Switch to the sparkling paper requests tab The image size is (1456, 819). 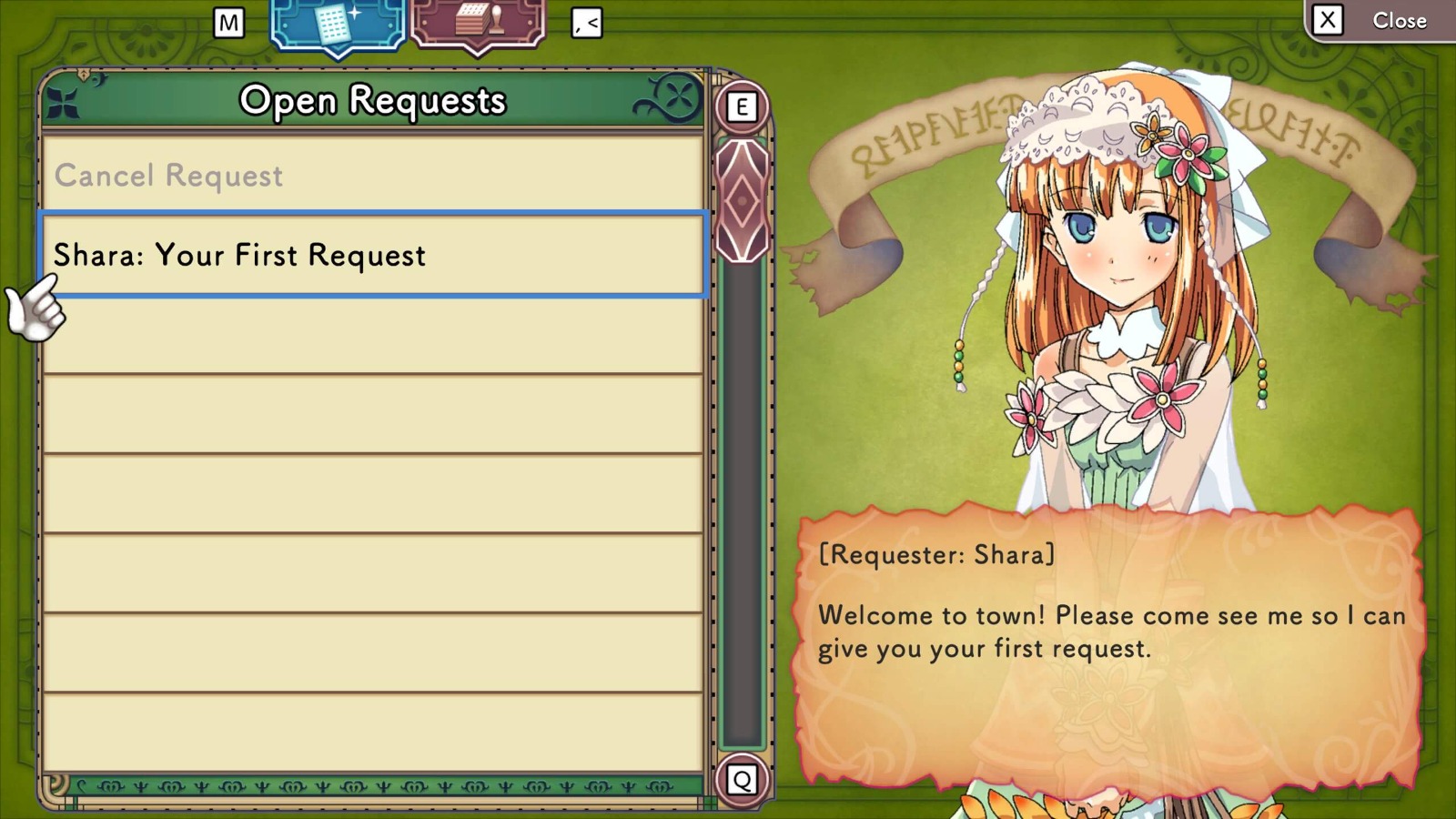point(336,23)
